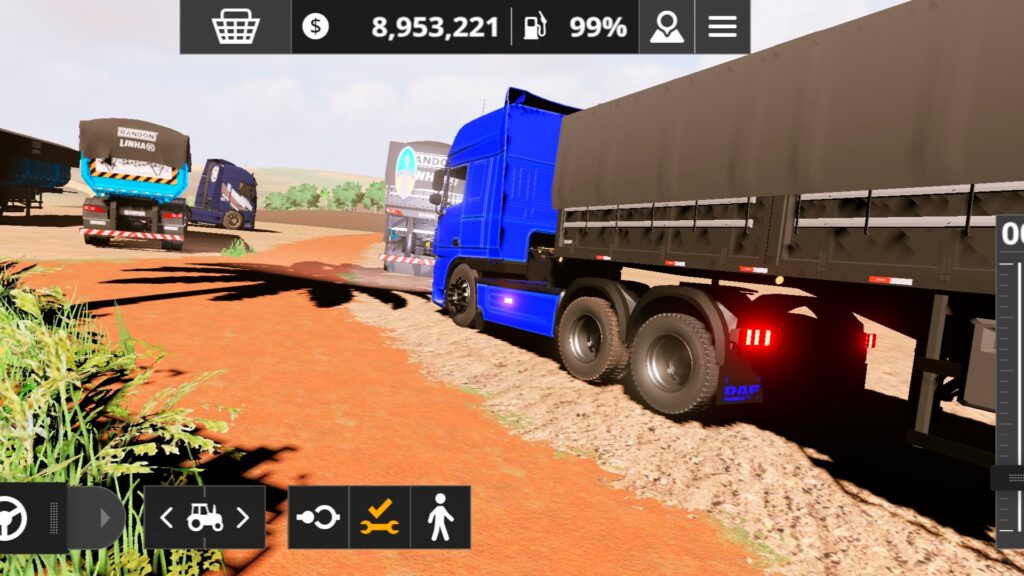The width and height of the screenshot is (1024, 576).
Task: Open the shop basket menu
Action: click(236, 27)
